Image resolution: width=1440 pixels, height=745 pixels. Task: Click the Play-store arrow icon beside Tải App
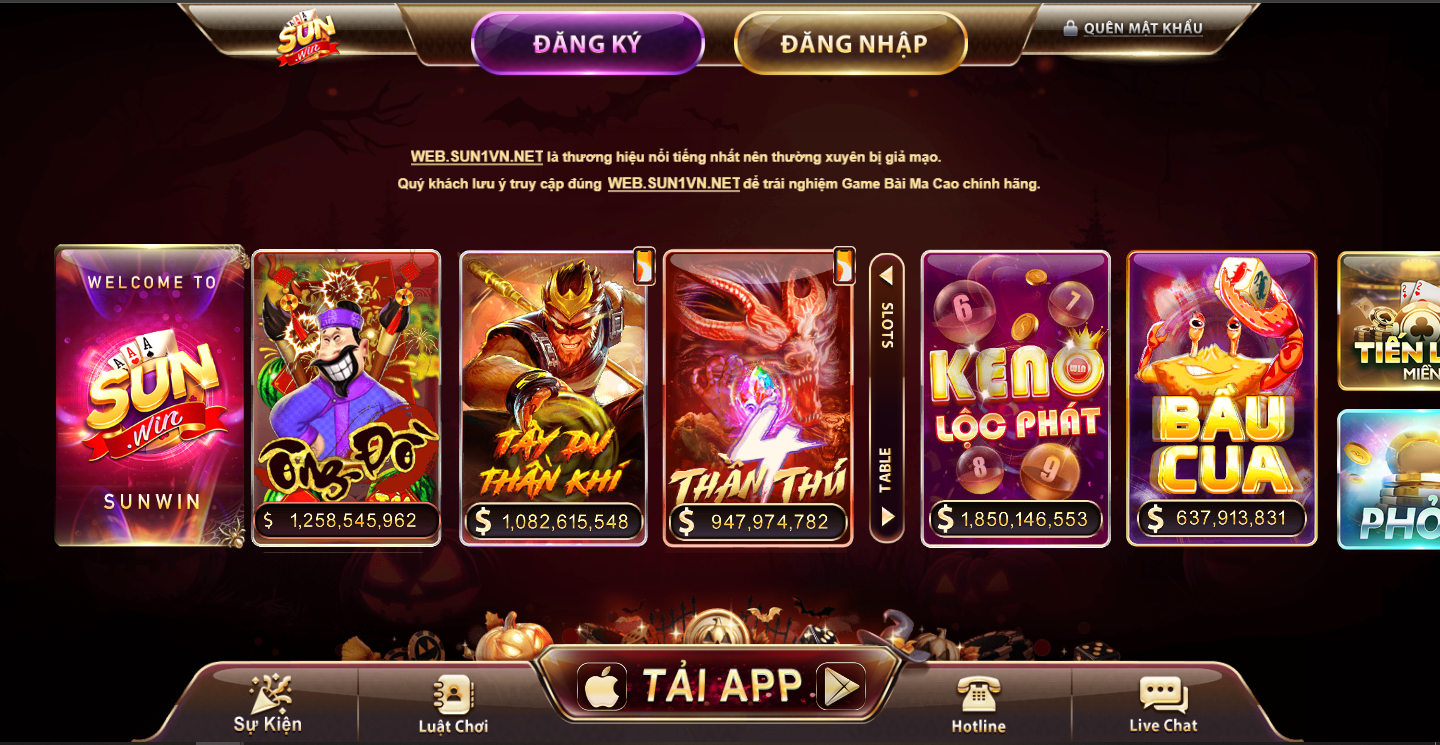tap(843, 686)
